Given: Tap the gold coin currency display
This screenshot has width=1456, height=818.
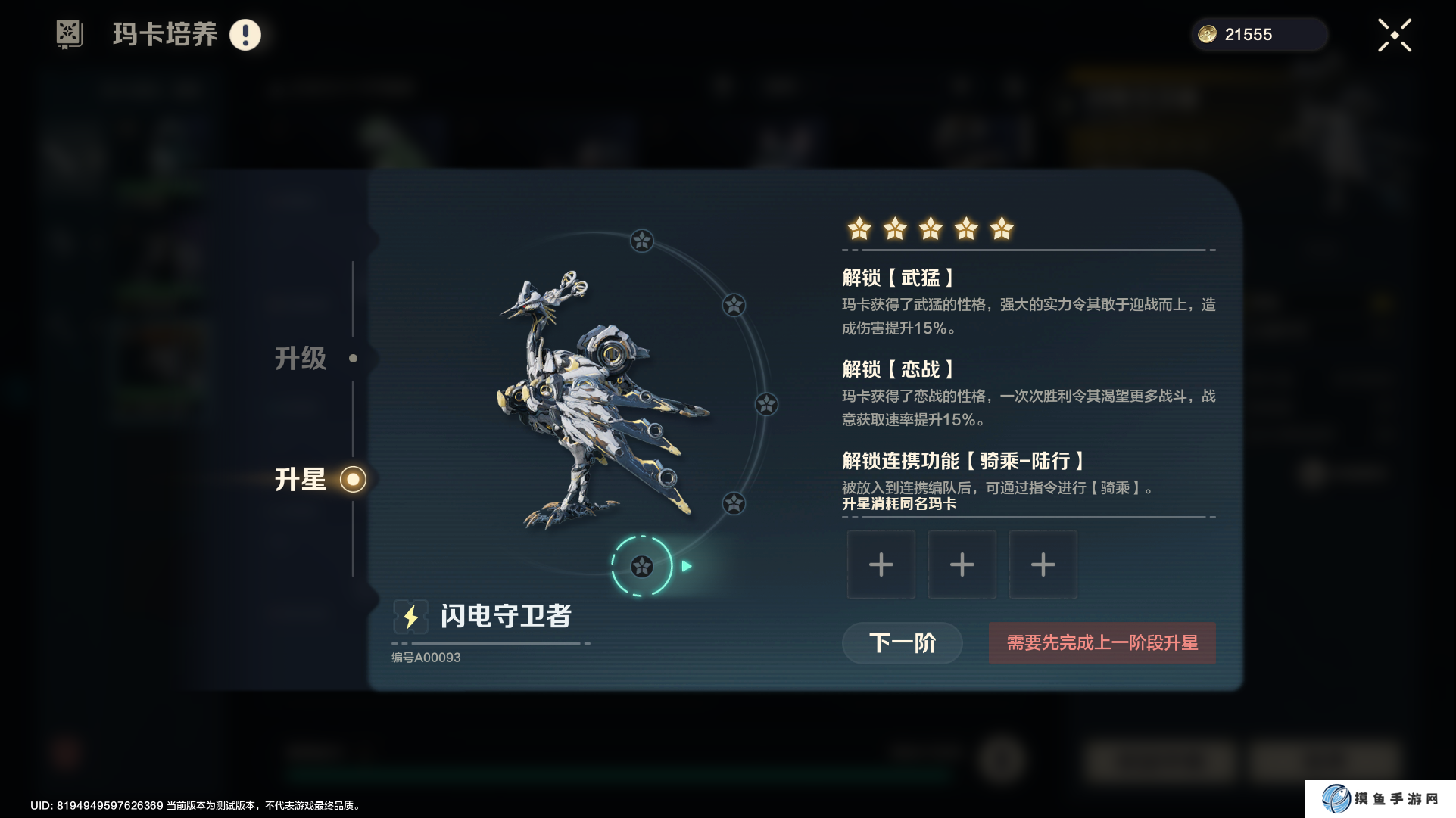Looking at the screenshot, I should (x=1258, y=35).
